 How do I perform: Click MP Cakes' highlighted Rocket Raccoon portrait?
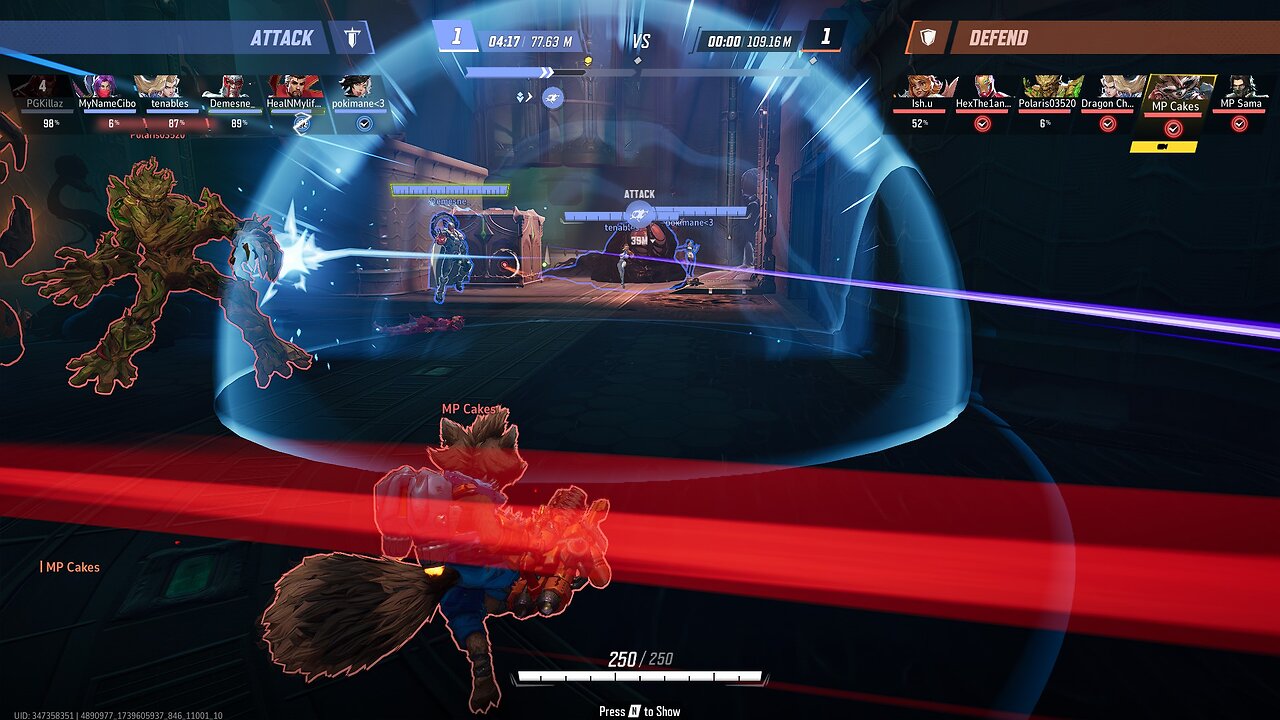point(1175,90)
